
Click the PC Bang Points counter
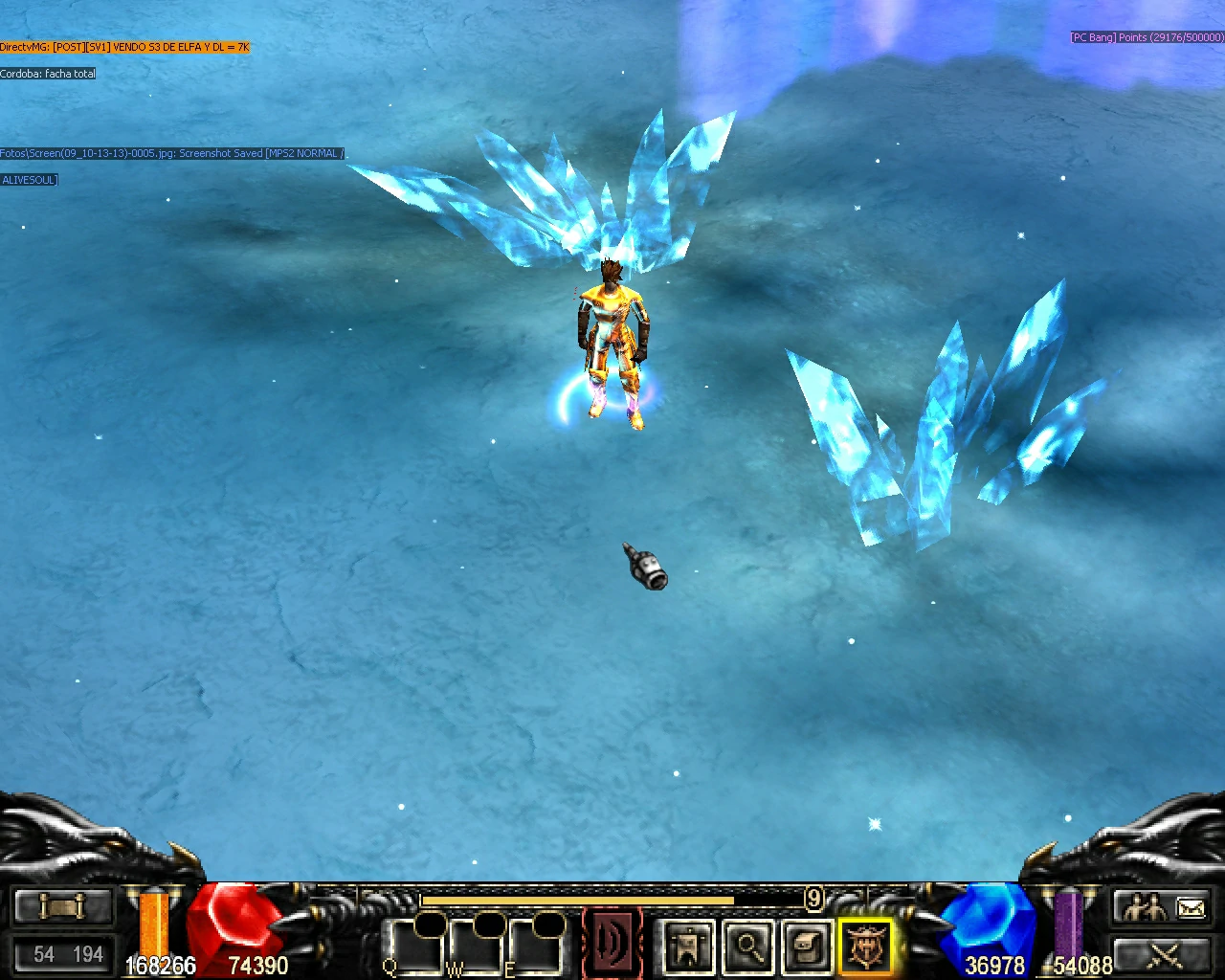pyautogui.click(x=1145, y=37)
